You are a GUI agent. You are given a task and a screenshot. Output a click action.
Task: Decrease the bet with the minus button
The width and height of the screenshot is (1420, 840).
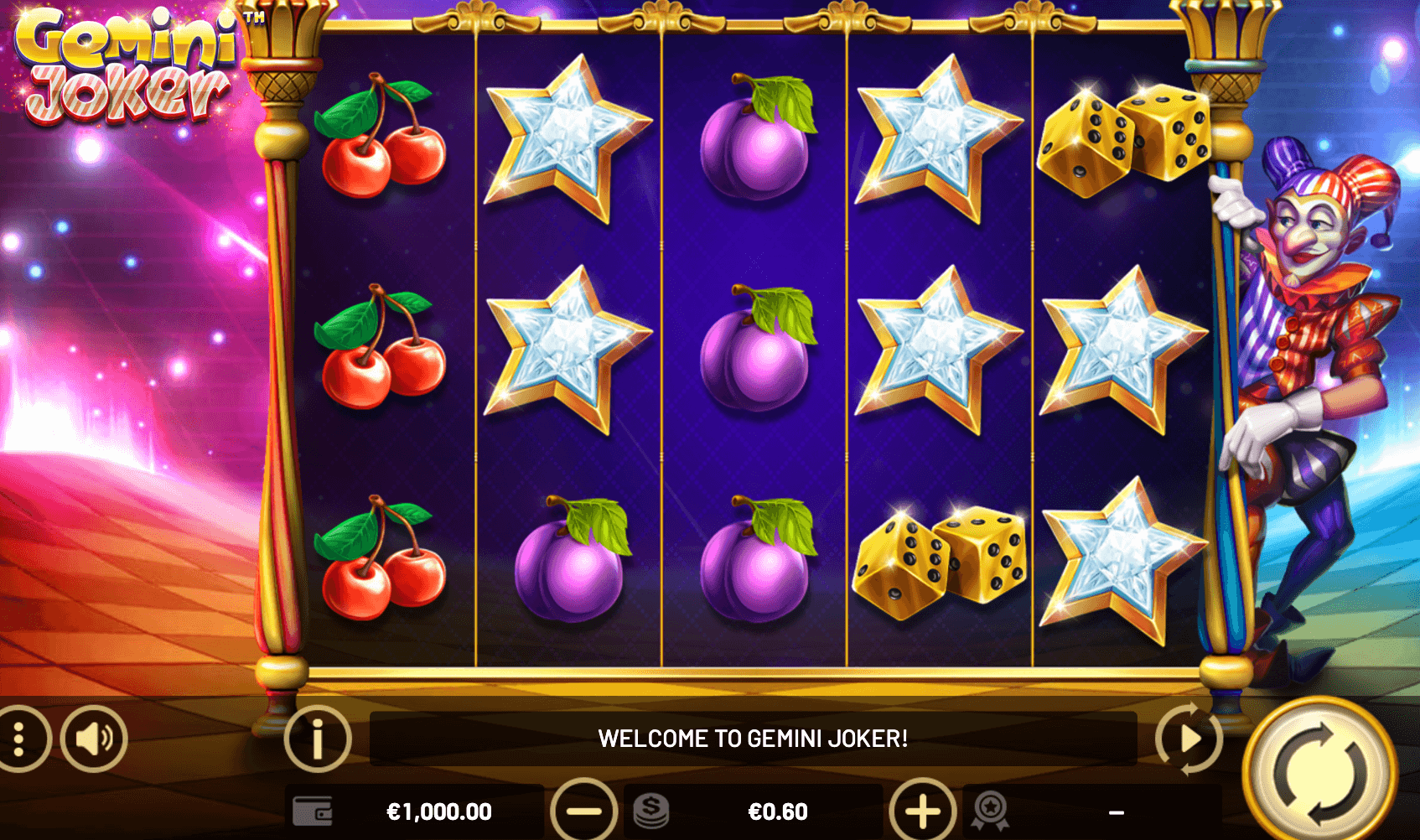(583, 811)
